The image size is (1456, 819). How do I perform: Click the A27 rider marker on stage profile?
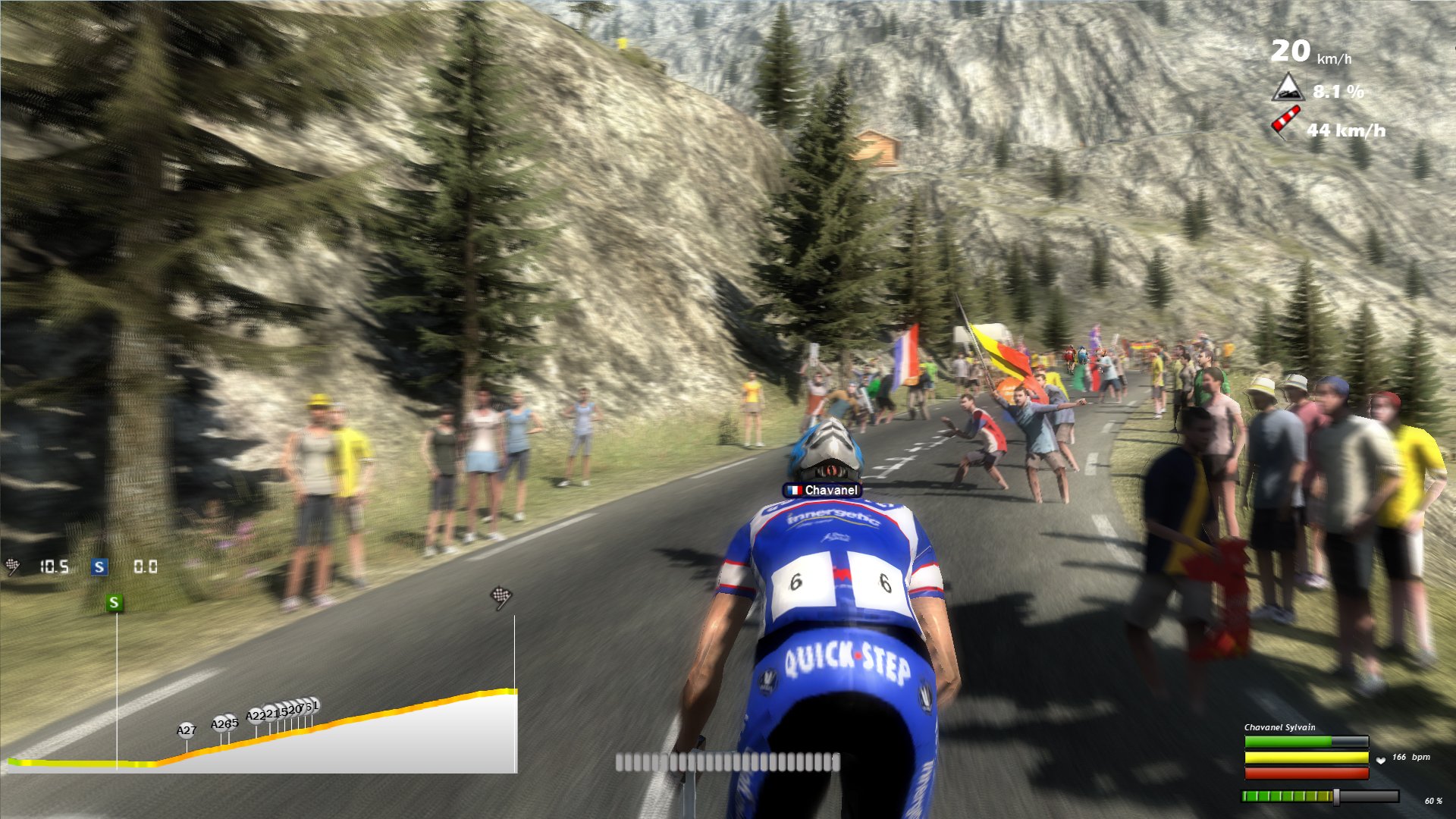tap(186, 730)
